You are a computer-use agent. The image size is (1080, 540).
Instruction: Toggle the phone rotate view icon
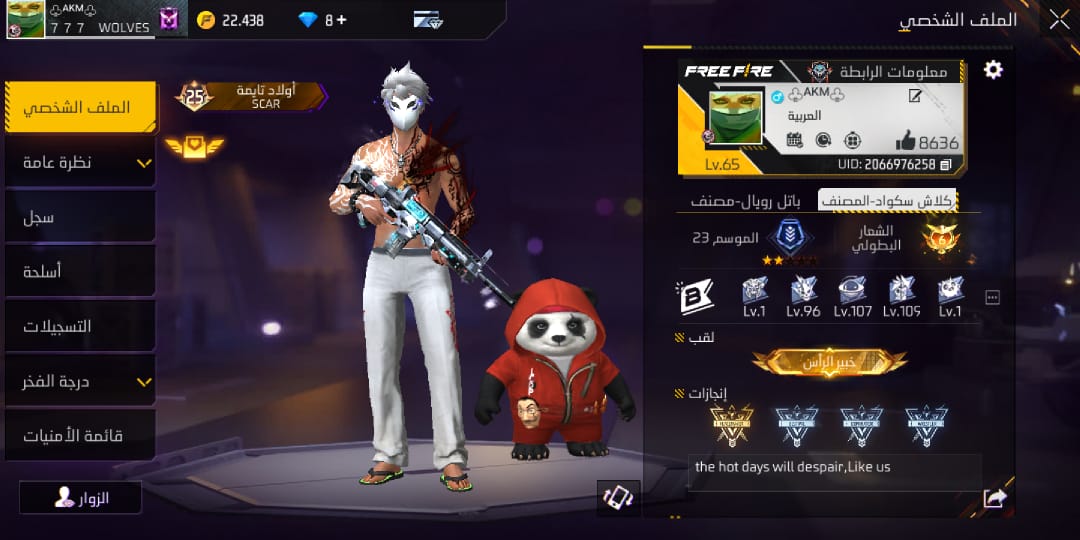[x=618, y=498]
